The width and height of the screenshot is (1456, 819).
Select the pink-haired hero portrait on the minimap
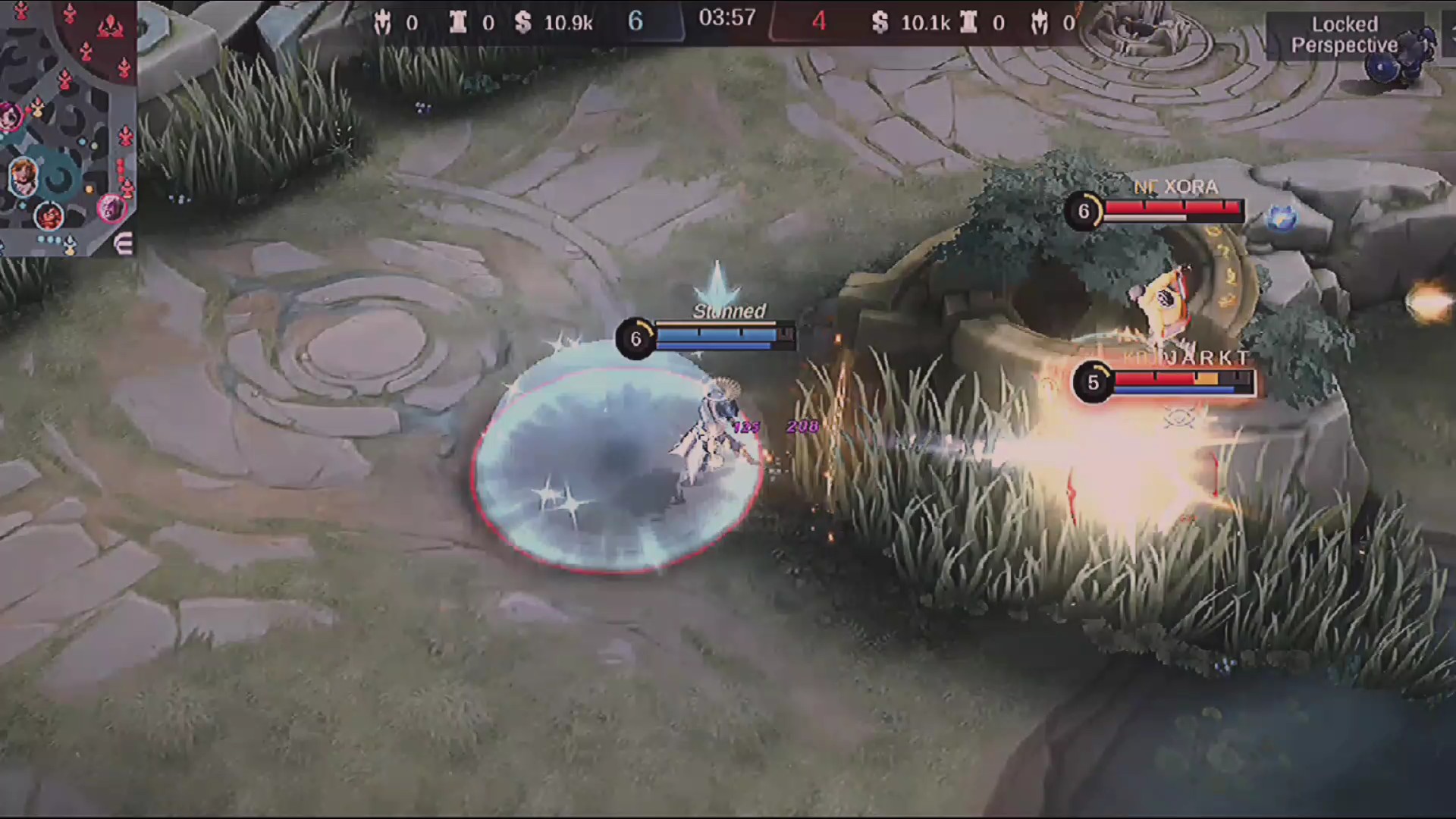(x=11, y=118)
